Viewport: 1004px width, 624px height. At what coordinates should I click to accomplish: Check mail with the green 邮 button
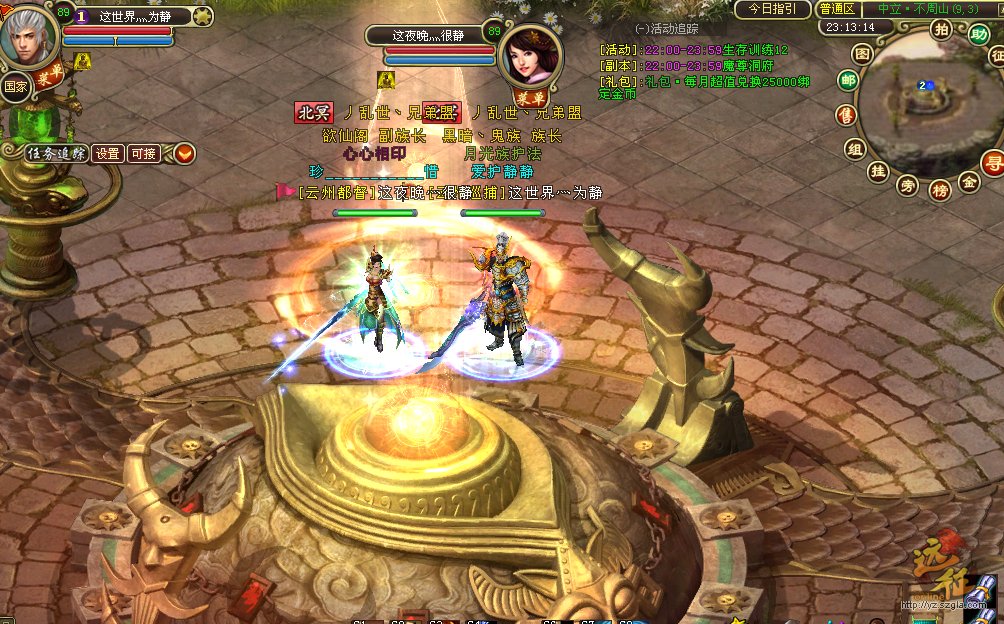(849, 81)
